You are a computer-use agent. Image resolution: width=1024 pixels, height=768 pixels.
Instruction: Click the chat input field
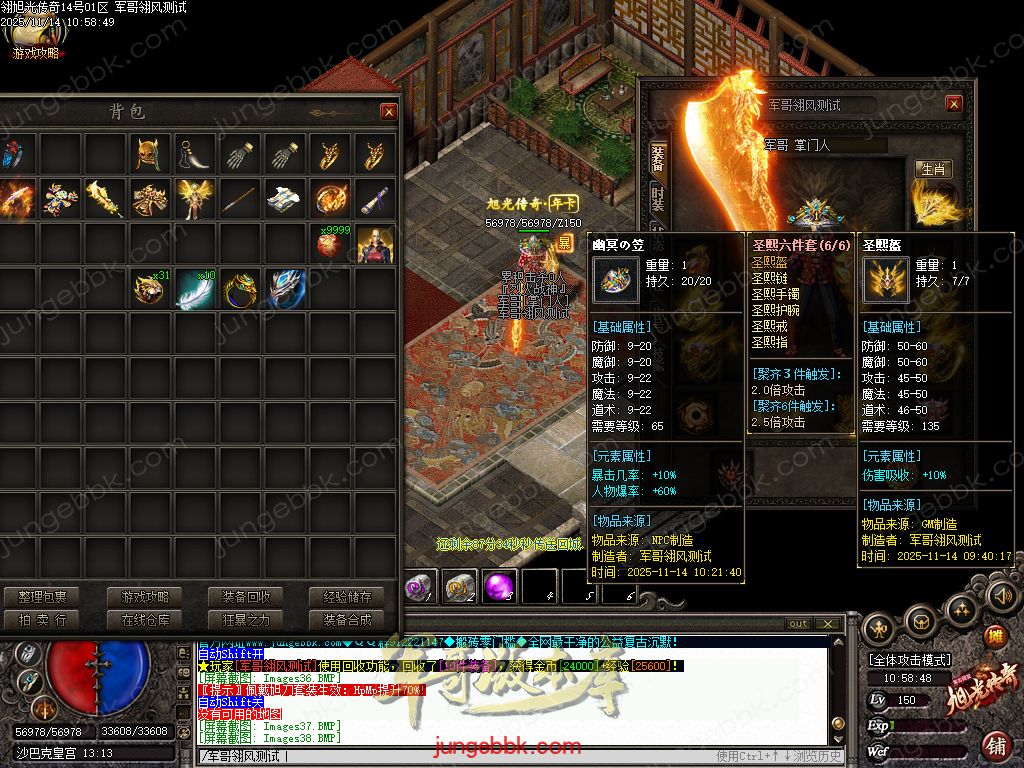pos(450,756)
